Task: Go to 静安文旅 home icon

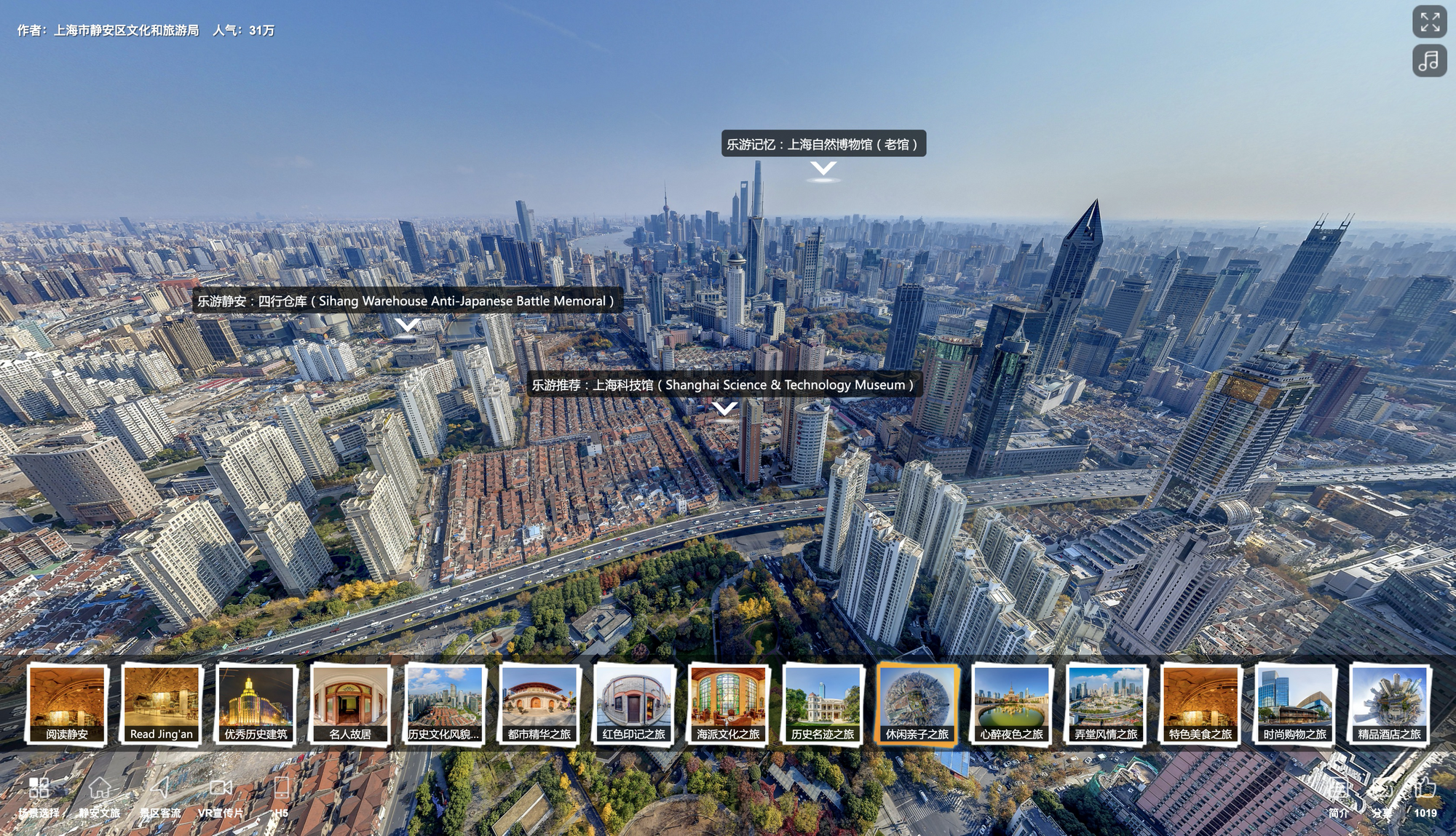Action: (x=100, y=796)
